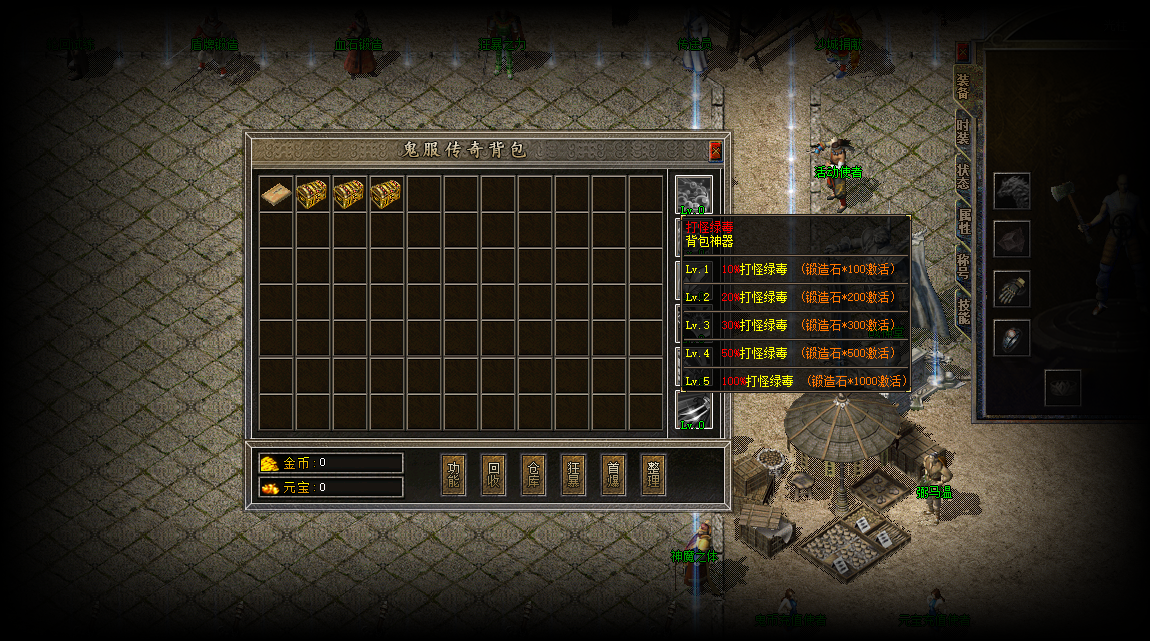This screenshot has width=1150, height=641.
Task: Open the 仓库 warehouse
Action: (534, 474)
